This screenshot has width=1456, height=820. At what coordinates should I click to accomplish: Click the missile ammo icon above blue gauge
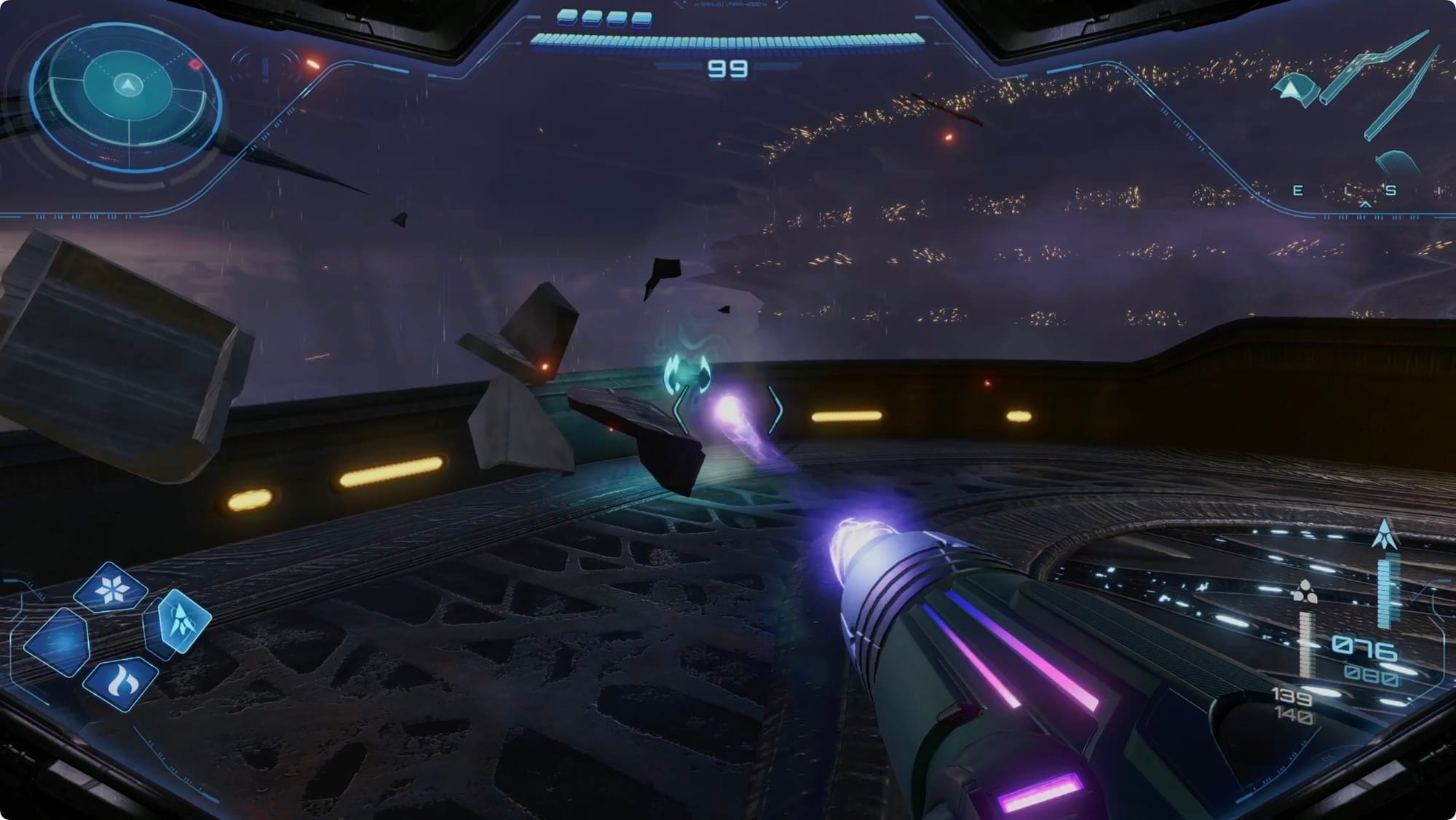point(1384,535)
